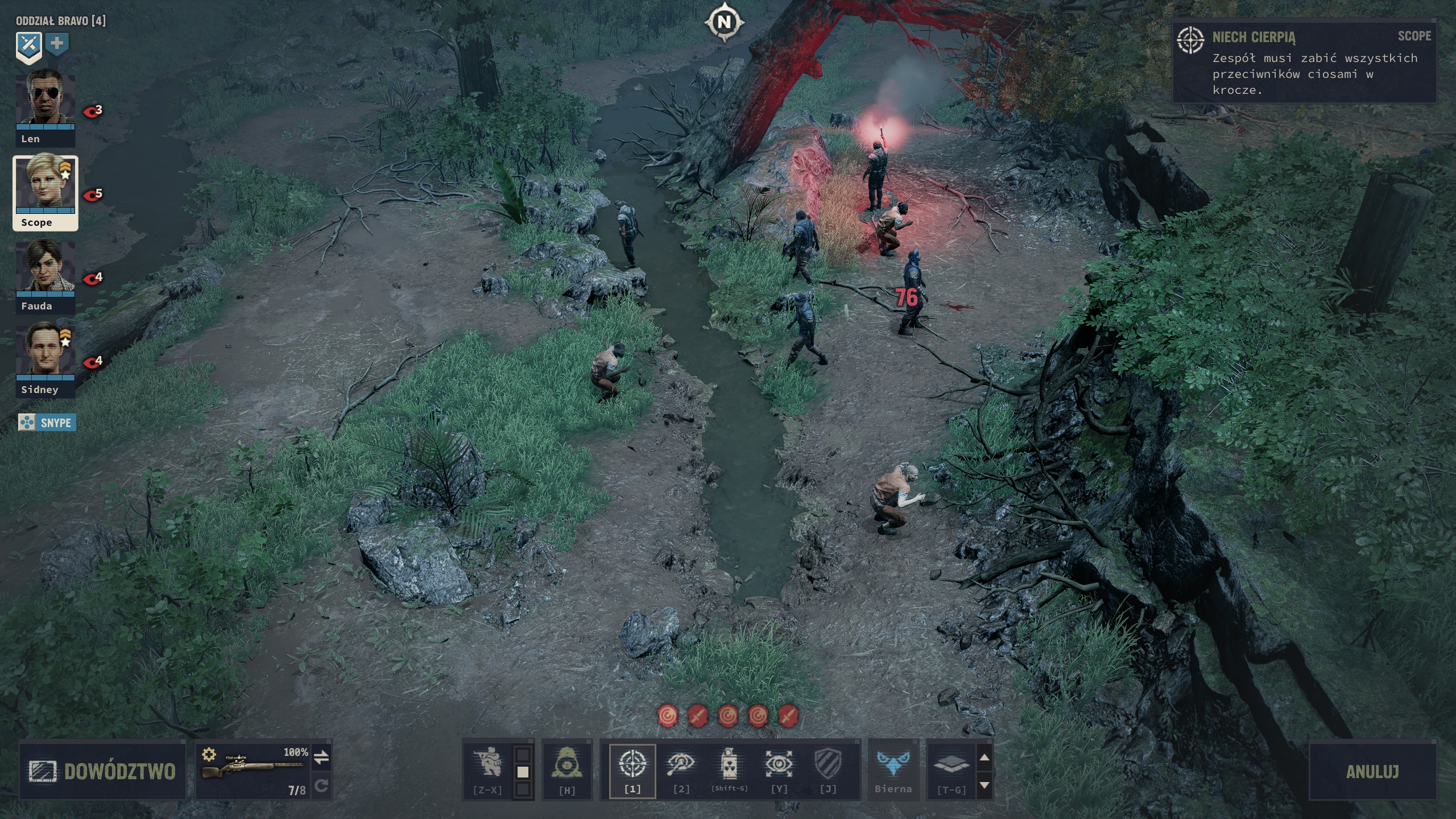Activate the overwatch eye with arrows

tap(779, 766)
